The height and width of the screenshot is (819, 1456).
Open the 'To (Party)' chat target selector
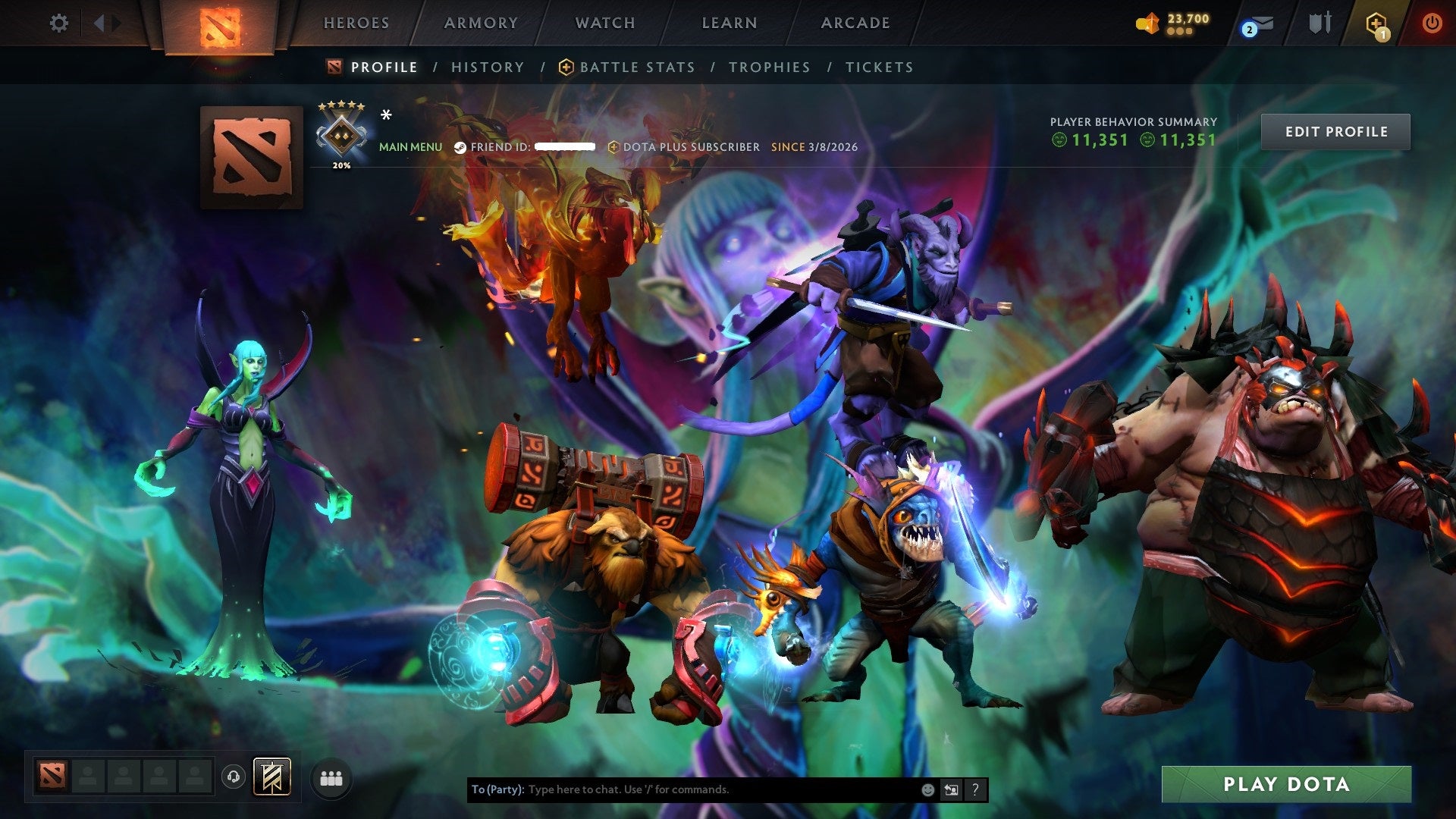(x=497, y=789)
